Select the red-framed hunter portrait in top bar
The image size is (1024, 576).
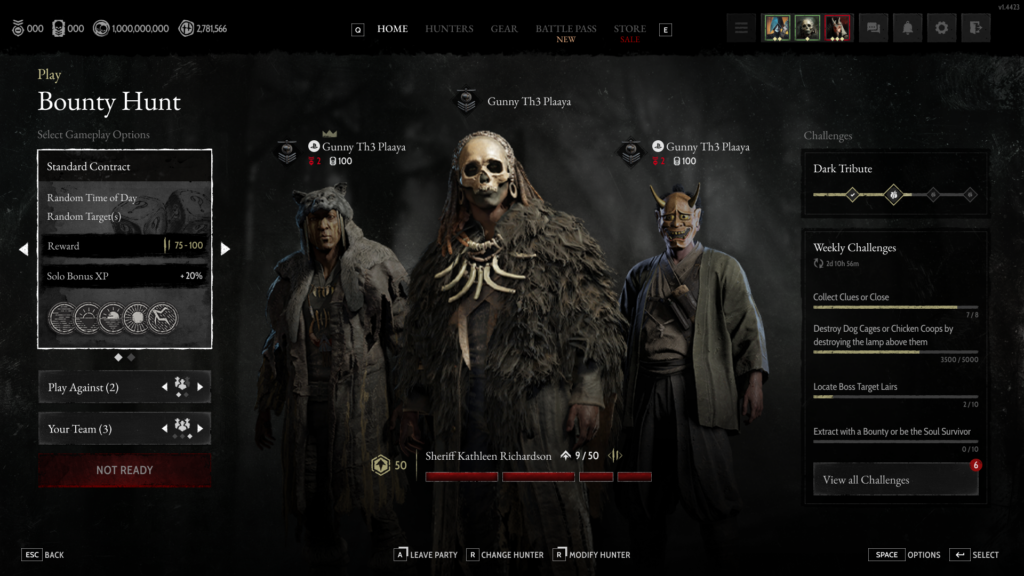pyautogui.click(x=838, y=29)
